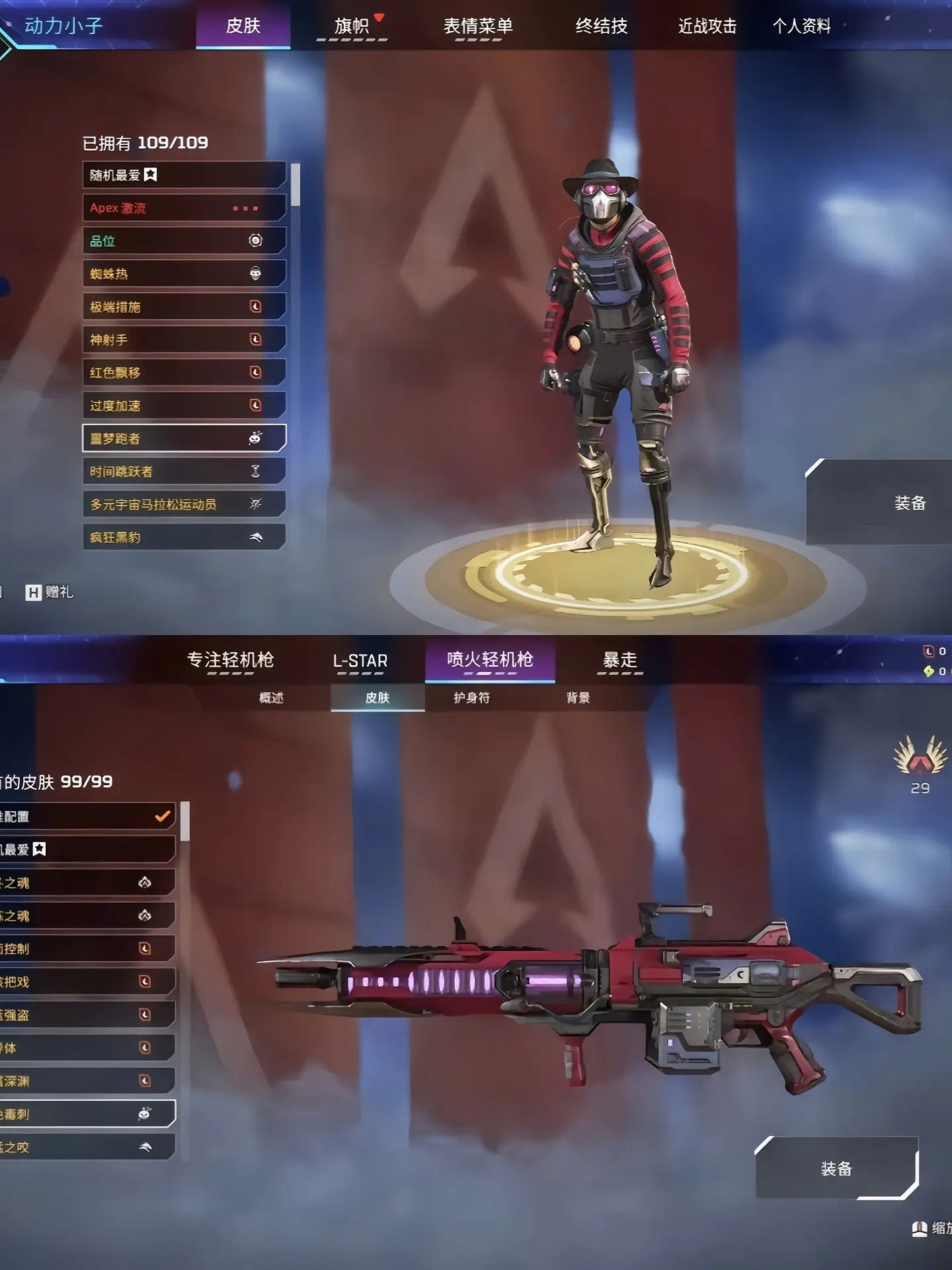Click the hourglass icon beside 时间跳跃者

pyautogui.click(x=257, y=471)
